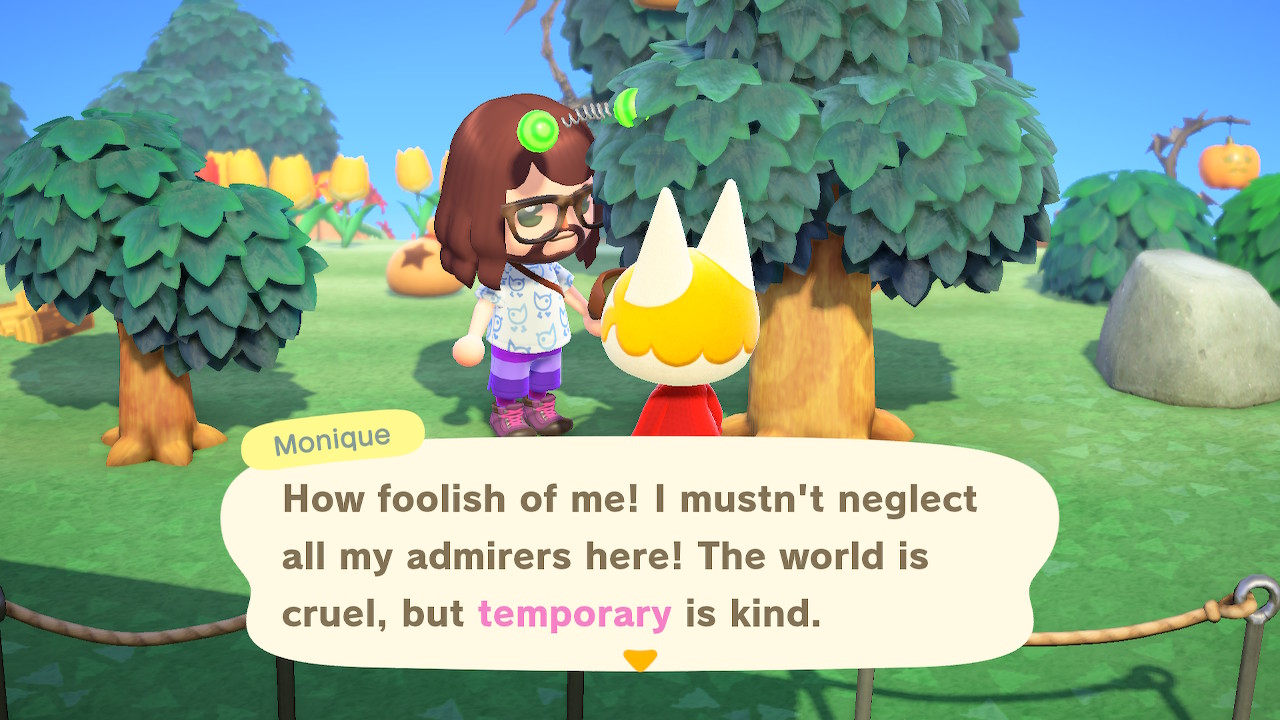Click Monique's dialogue speech bubble
The height and width of the screenshot is (720, 1280).
(640, 555)
